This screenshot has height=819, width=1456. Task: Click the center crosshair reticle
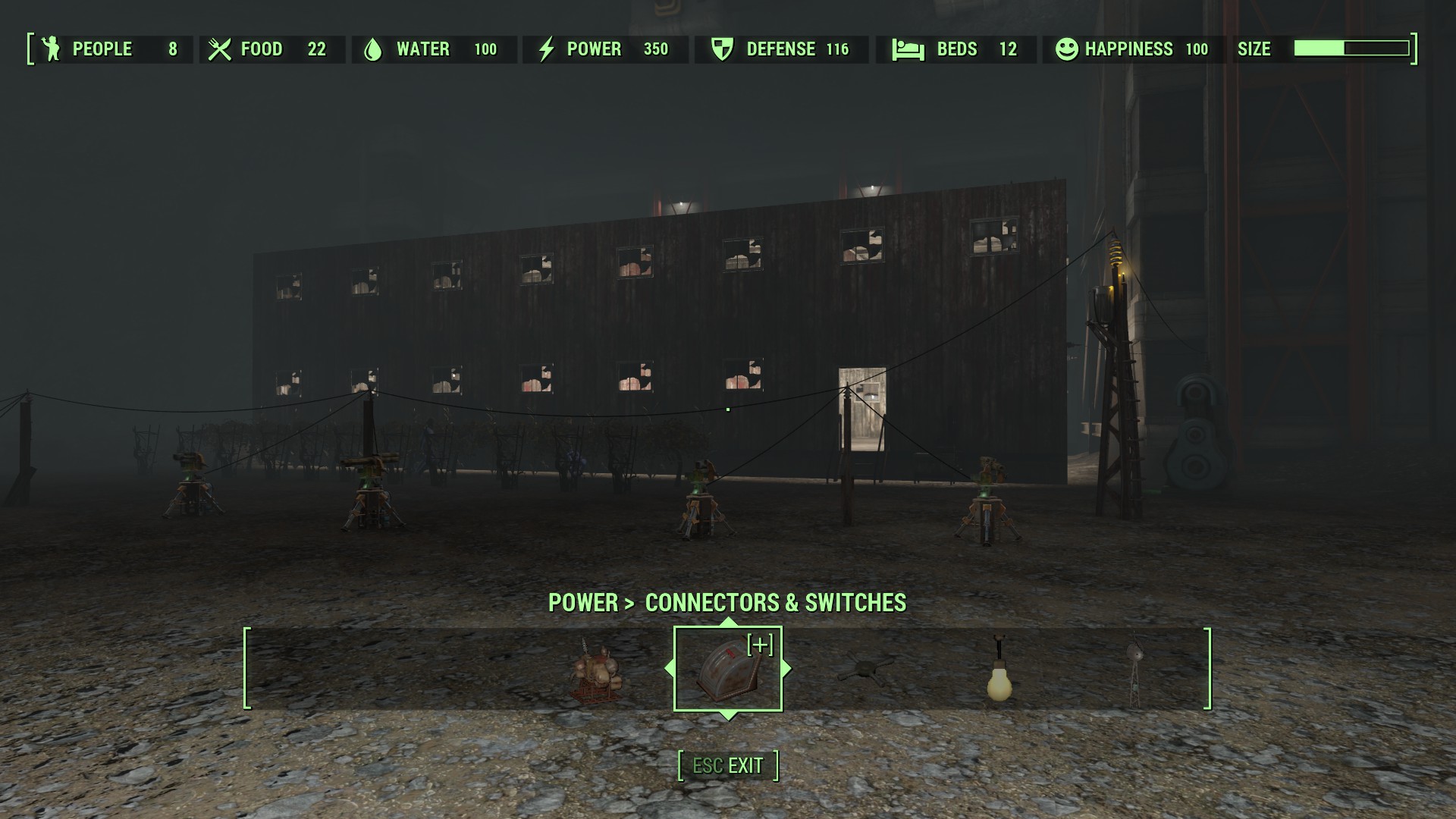click(727, 409)
